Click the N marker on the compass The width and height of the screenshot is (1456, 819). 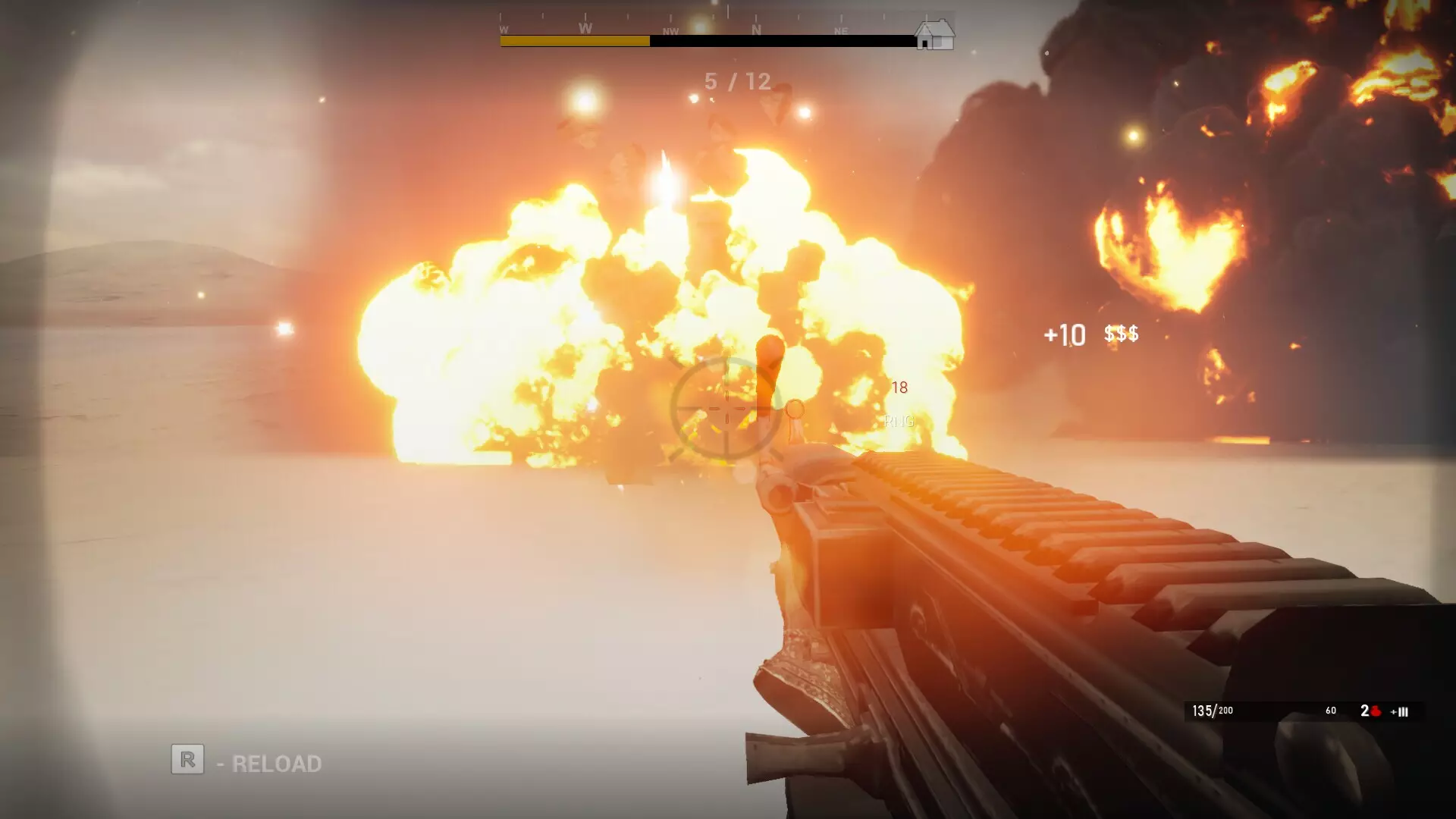click(757, 30)
